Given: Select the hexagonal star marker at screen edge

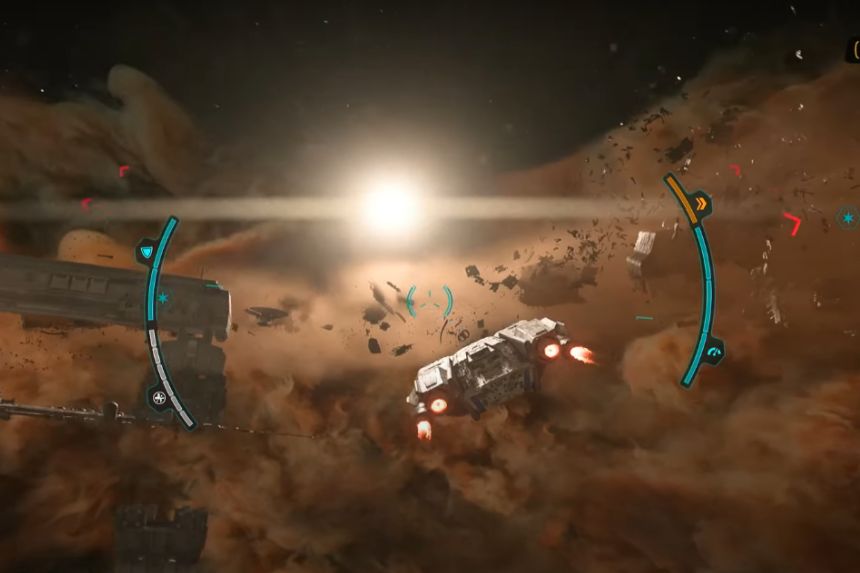Looking at the screenshot, I should pyautogui.click(x=848, y=217).
